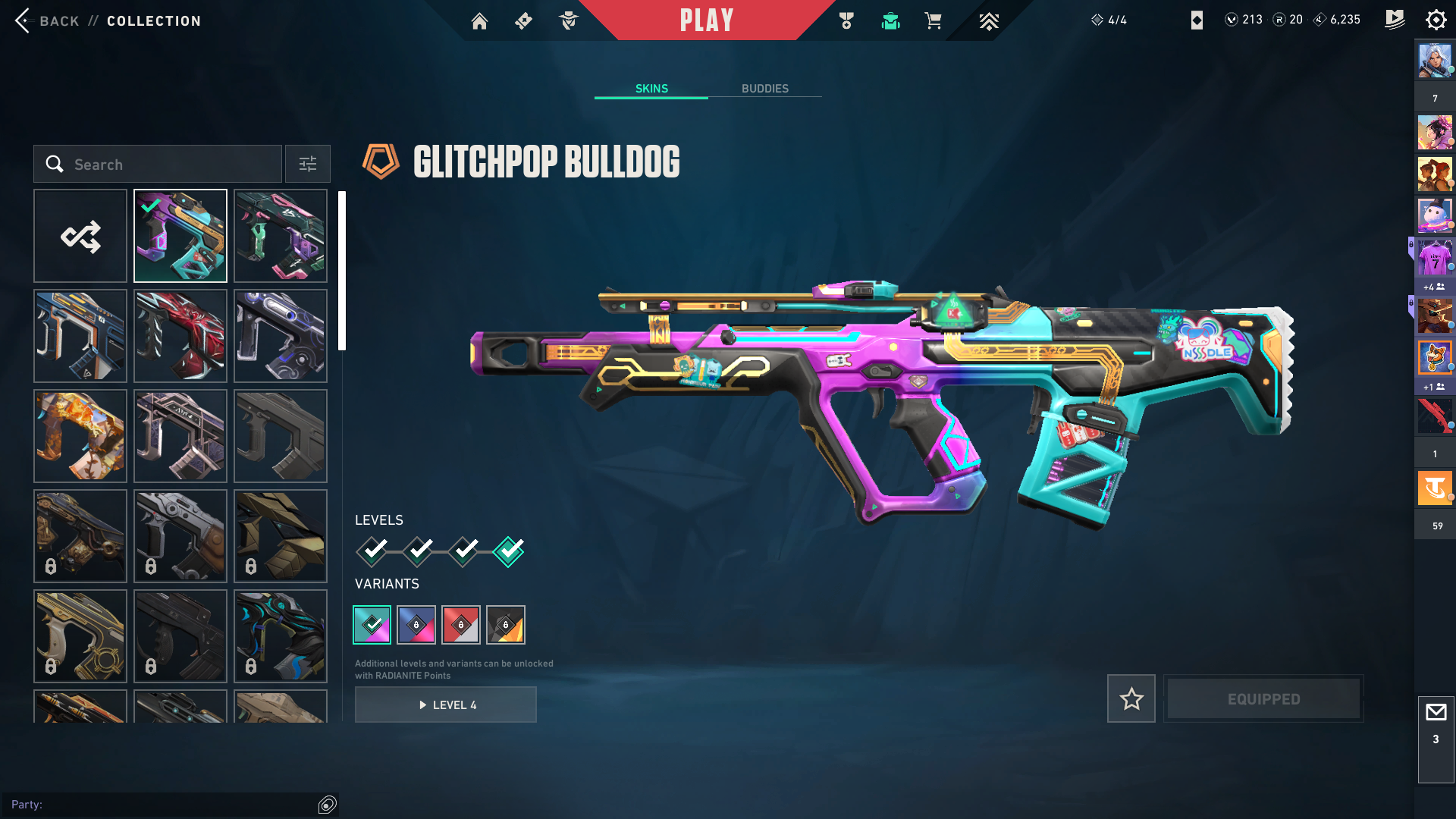1456x819 pixels.
Task: Open the store cart icon
Action: pyautogui.click(x=933, y=21)
